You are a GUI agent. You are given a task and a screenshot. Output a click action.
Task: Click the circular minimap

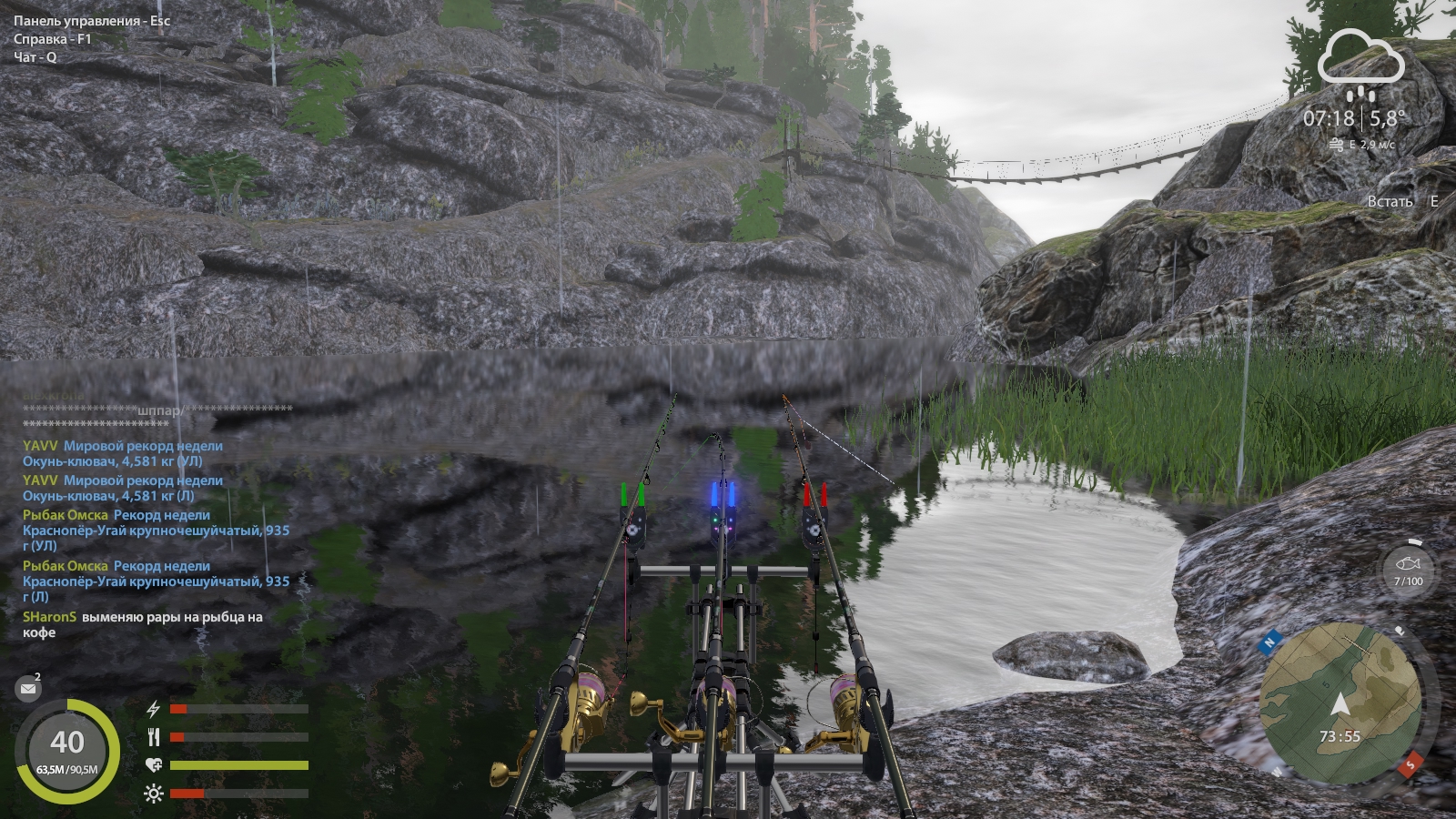[x=1340, y=703]
